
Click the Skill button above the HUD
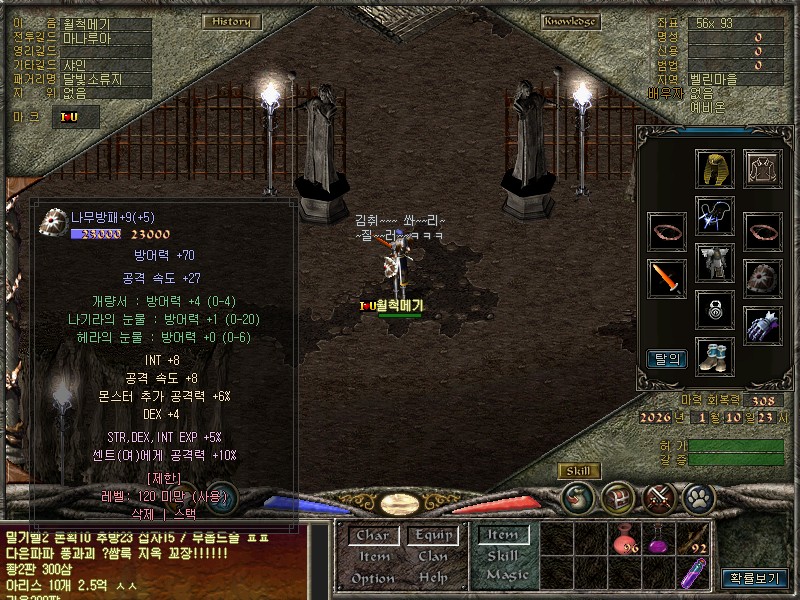(578, 471)
